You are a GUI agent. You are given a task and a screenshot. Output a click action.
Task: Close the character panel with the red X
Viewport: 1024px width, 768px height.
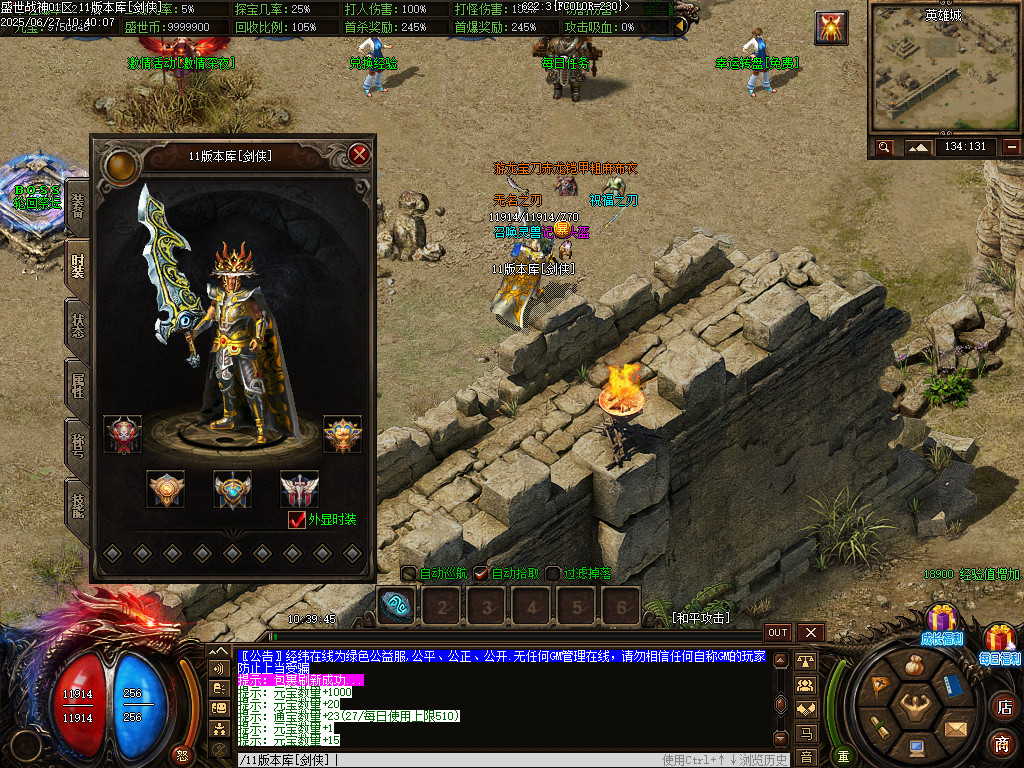tap(360, 154)
